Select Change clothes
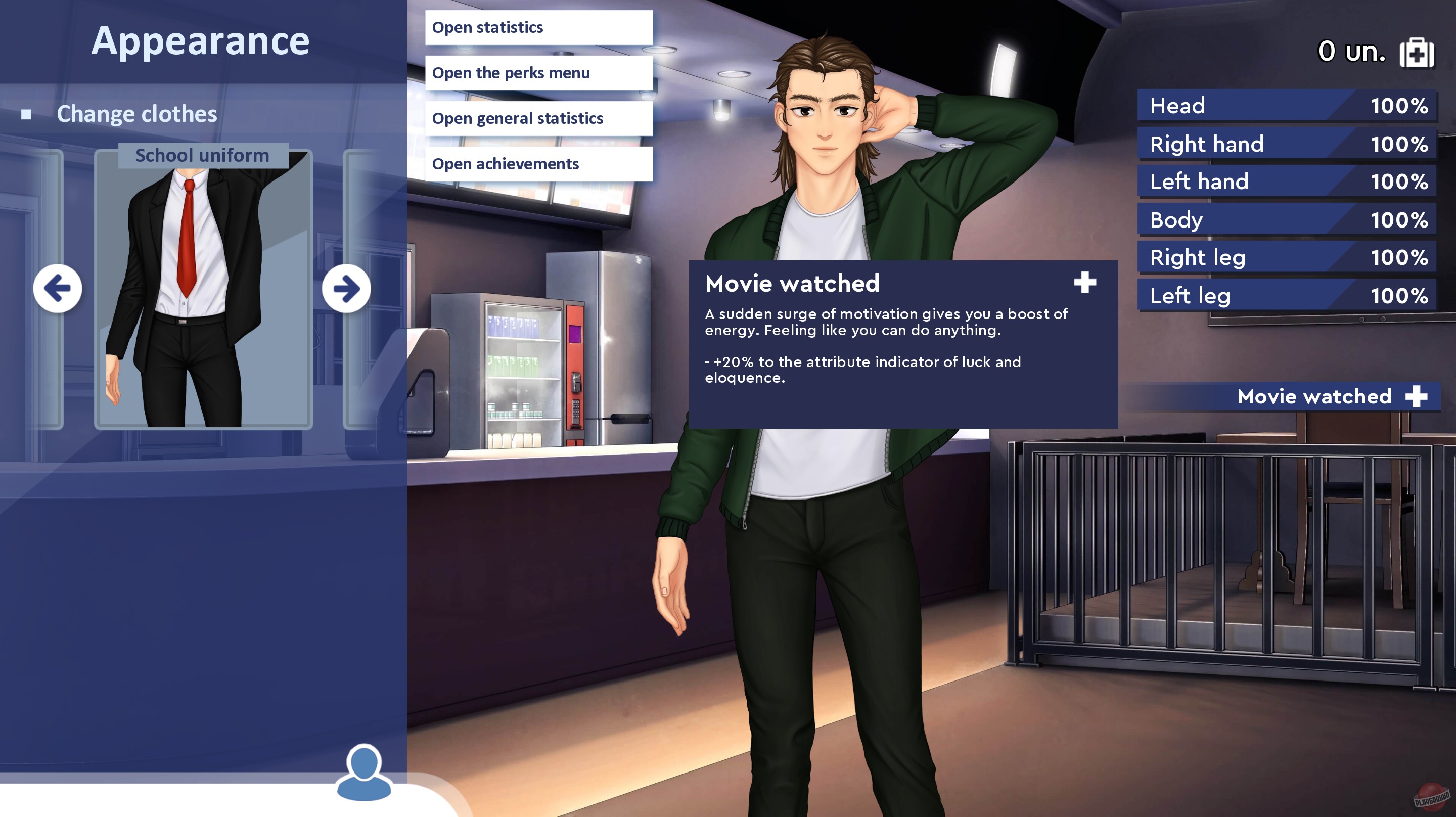The image size is (1456, 817). click(x=138, y=114)
